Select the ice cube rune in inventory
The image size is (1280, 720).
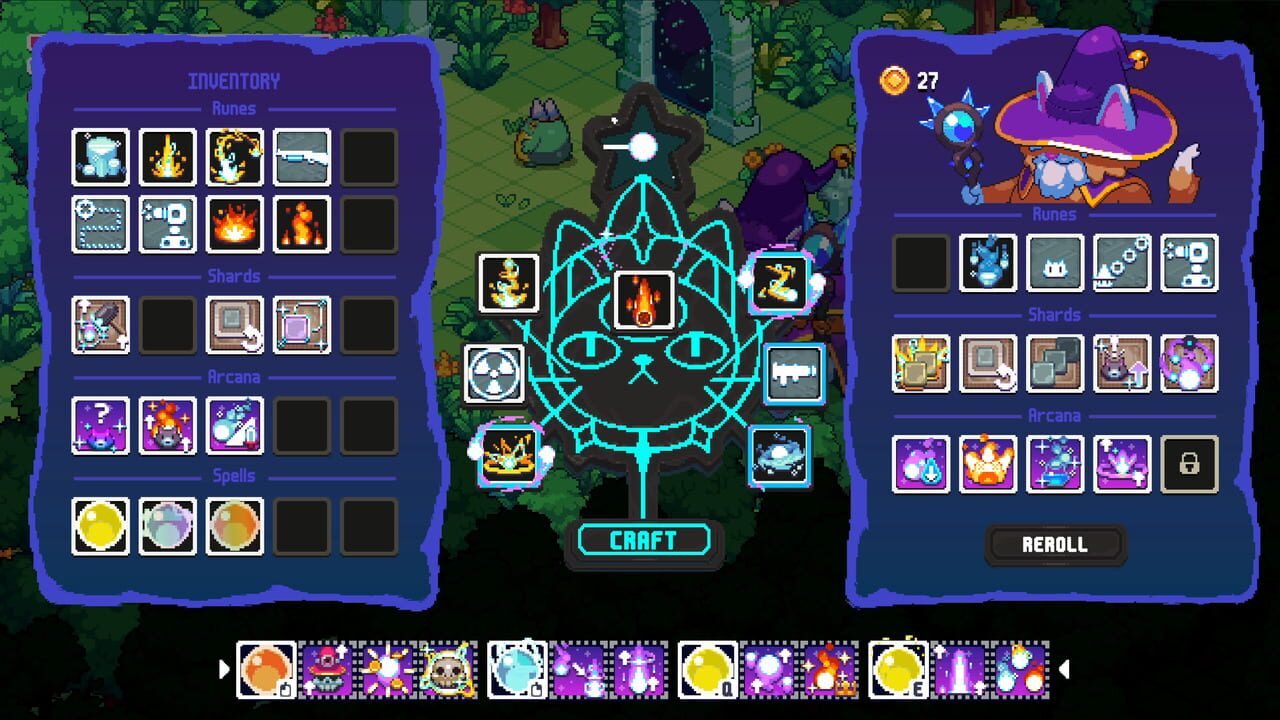pos(101,157)
